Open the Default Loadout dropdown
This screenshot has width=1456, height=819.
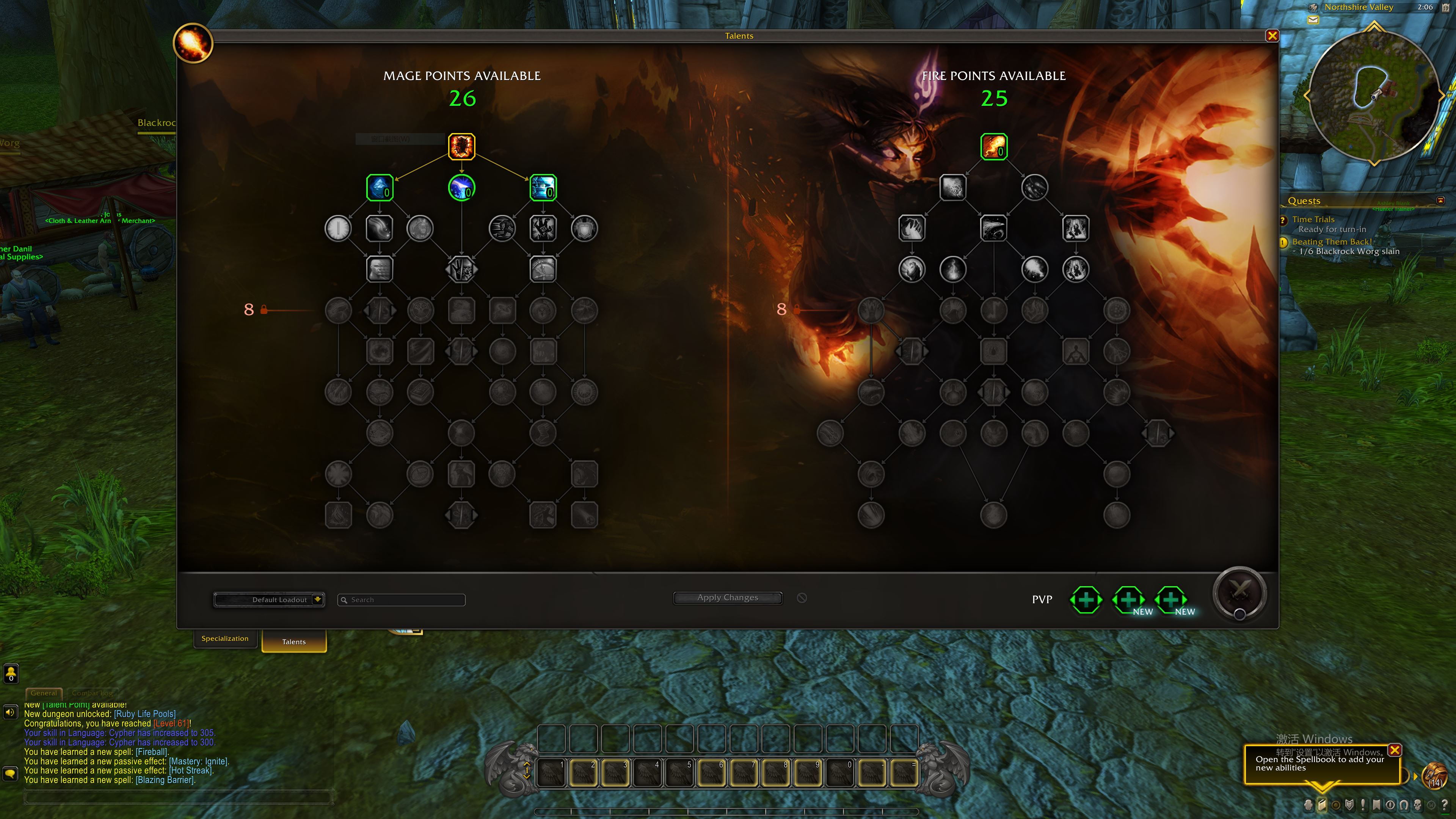tap(269, 600)
